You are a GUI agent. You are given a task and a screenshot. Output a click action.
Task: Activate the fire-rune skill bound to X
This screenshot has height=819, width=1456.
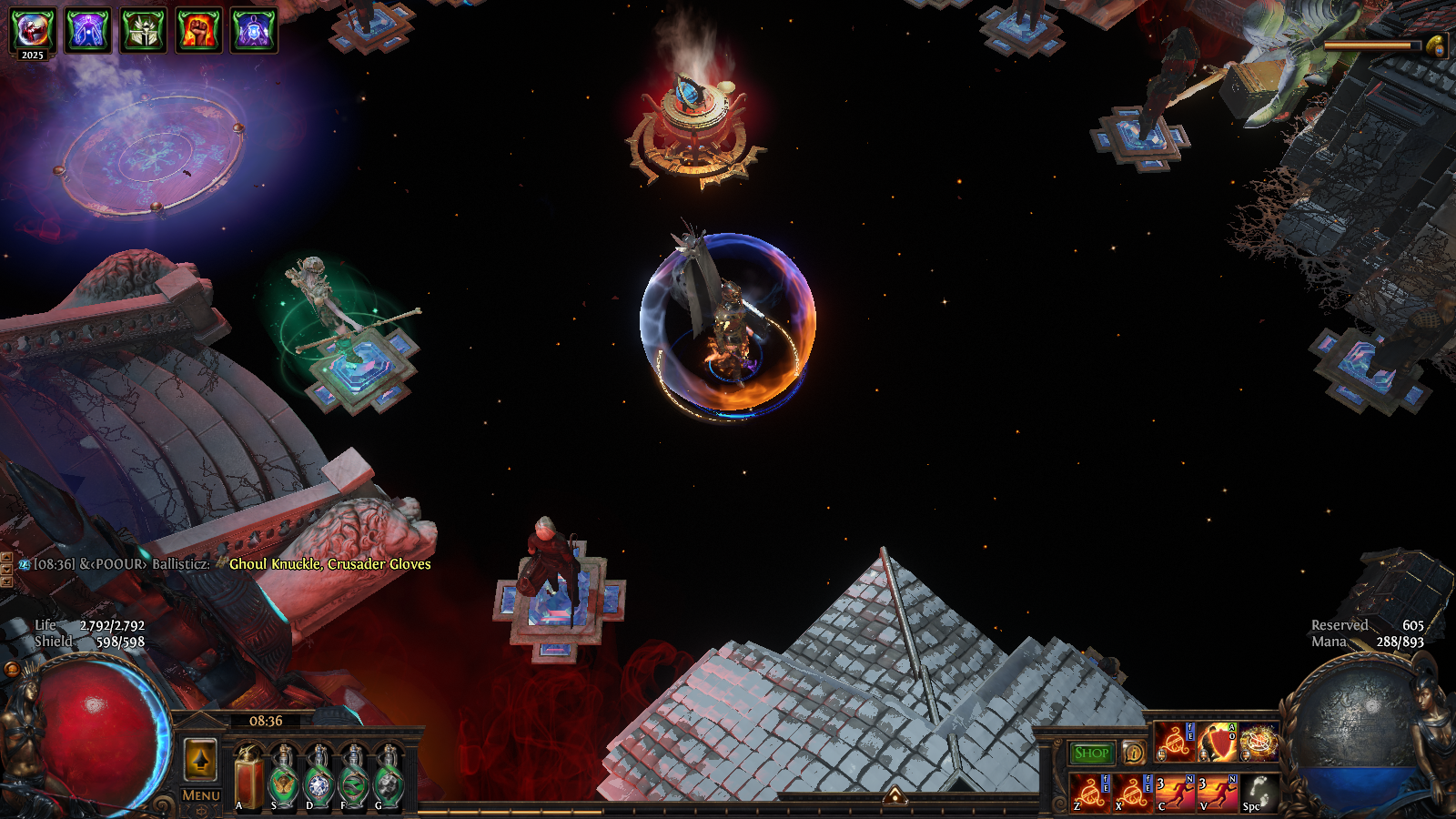(x=1132, y=793)
